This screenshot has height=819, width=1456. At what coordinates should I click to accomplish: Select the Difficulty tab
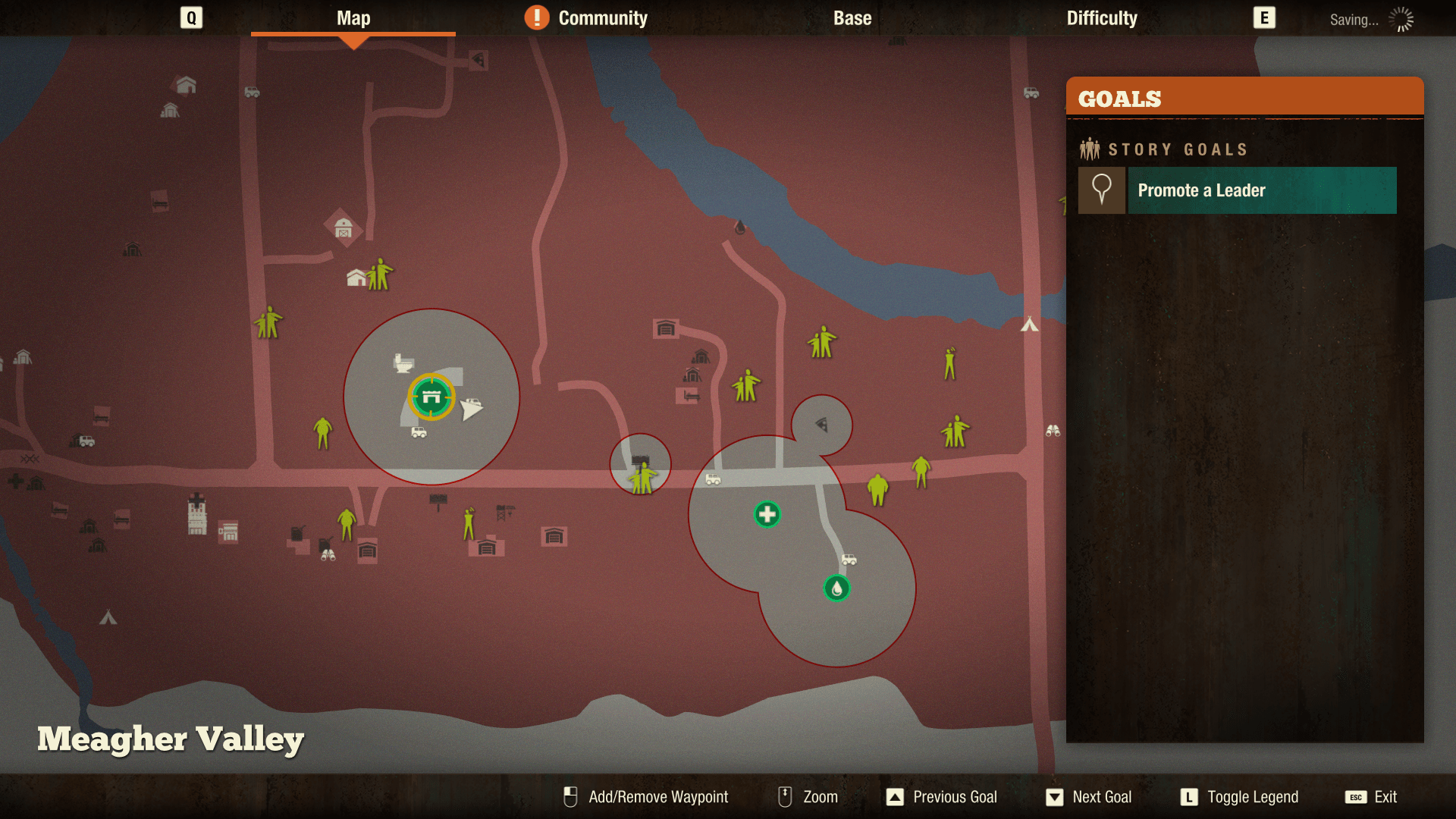1101,18
